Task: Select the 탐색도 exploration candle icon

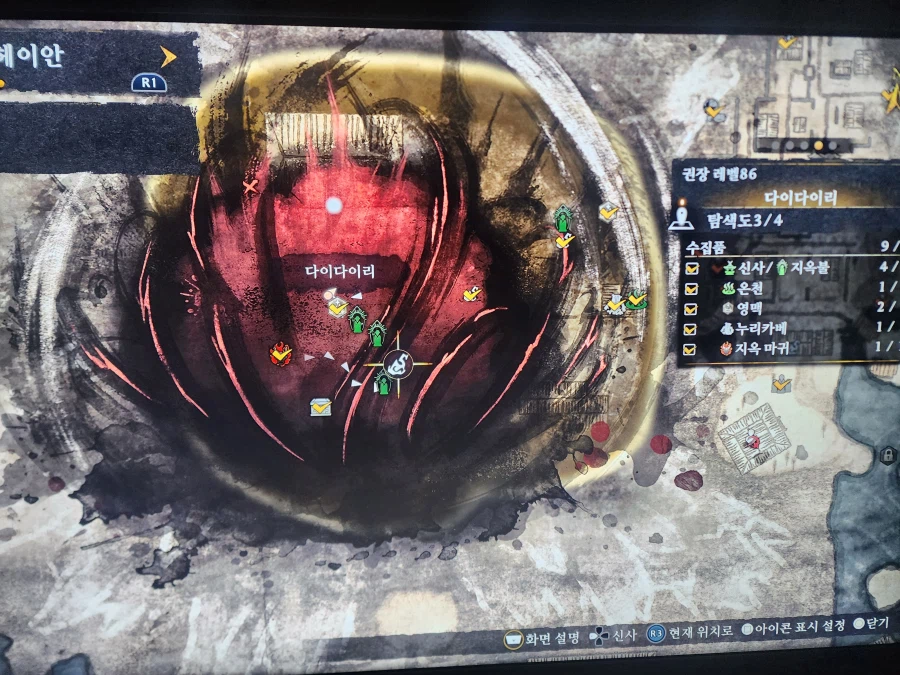Action: (x=682, y=217)
